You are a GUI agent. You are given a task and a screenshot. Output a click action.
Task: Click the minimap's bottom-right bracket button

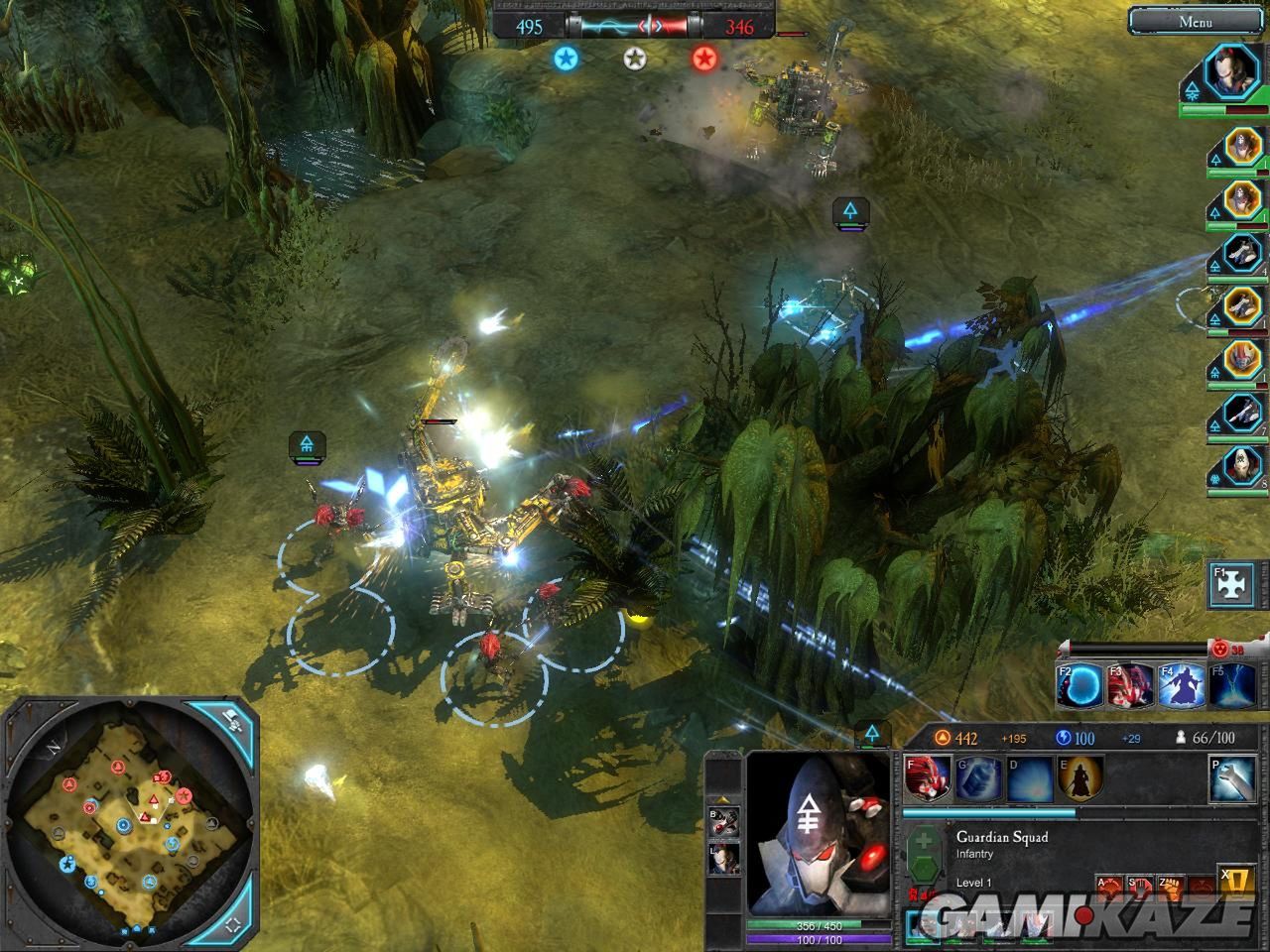(231, 924)
